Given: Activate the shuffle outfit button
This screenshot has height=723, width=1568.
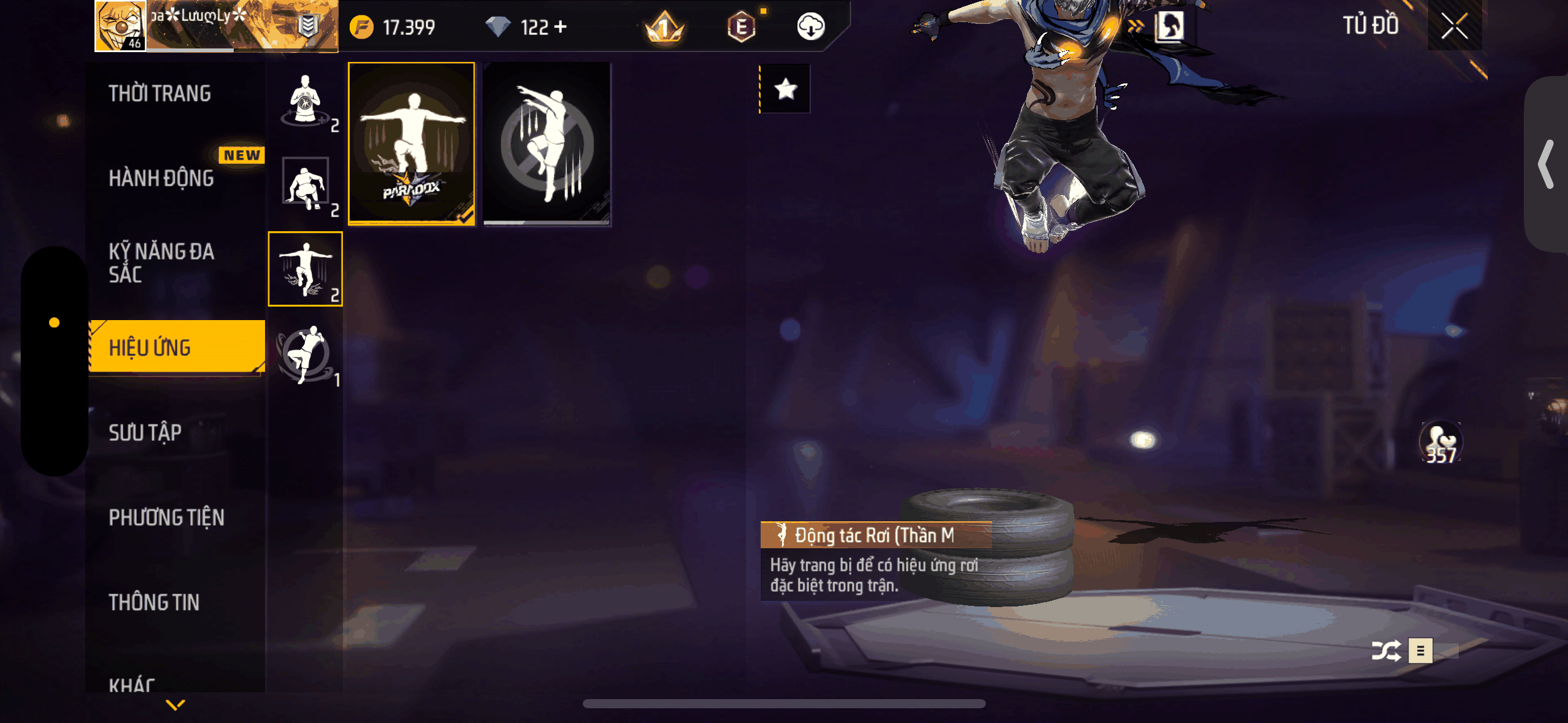Looking at the screenshot, I should (1386, 651).
